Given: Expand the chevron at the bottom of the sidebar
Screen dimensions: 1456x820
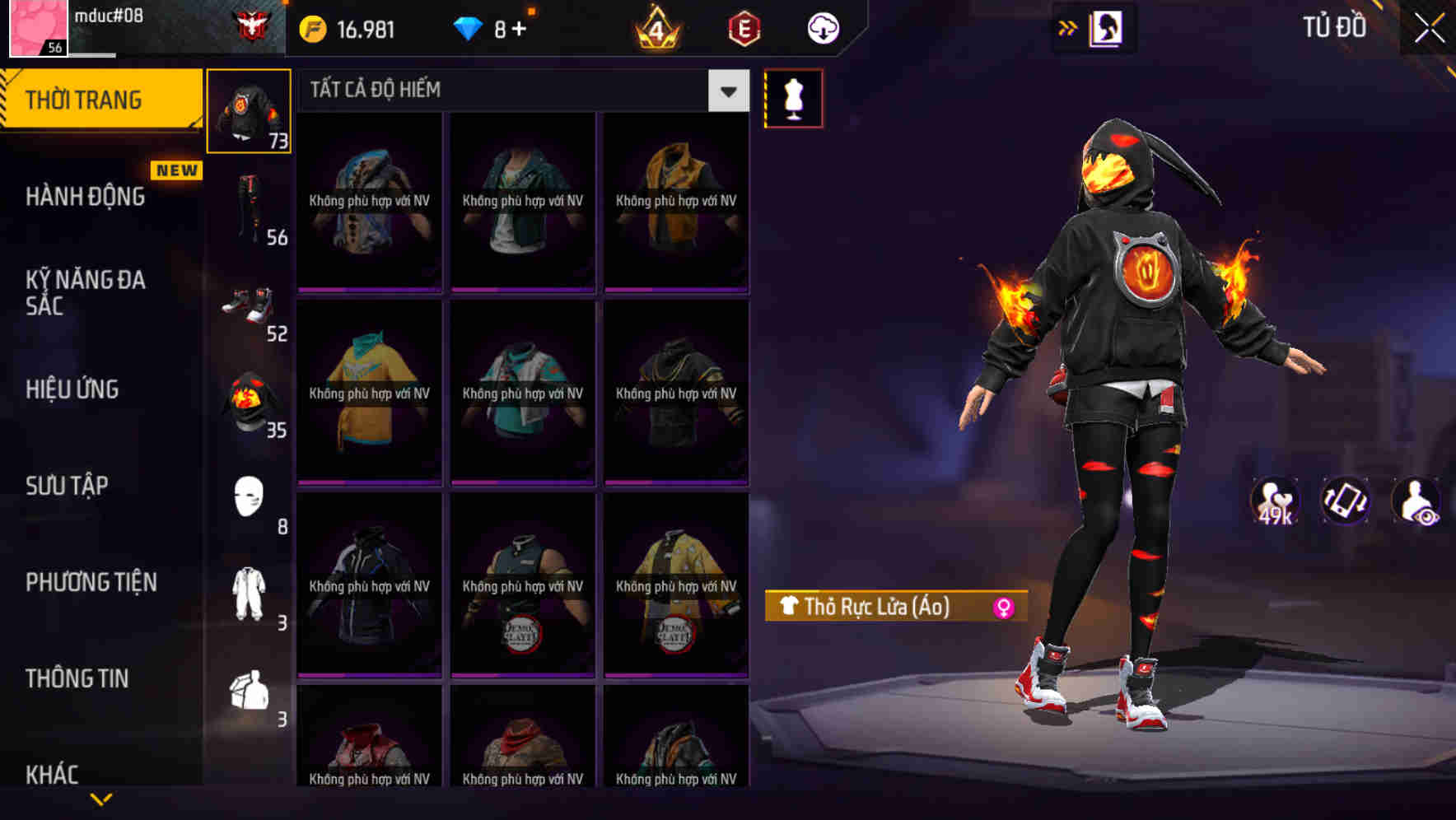Looking at the screenshot, I should 99,799.
